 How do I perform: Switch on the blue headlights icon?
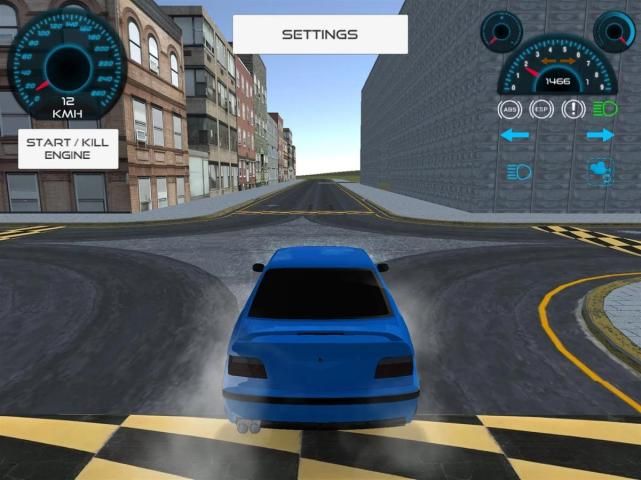tap(518, 172)
